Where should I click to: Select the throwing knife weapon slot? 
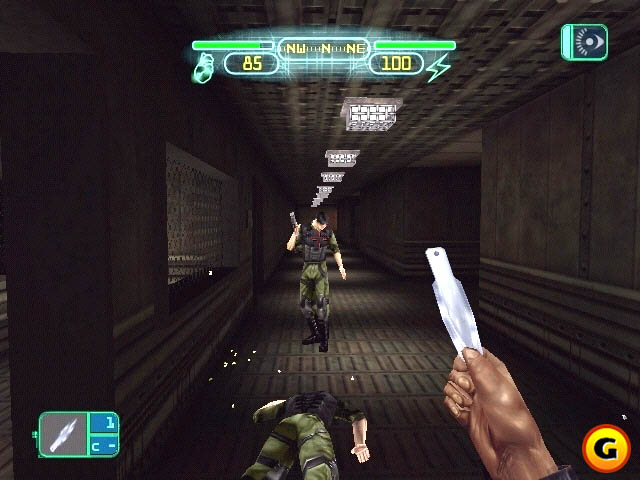coord(66,436)
